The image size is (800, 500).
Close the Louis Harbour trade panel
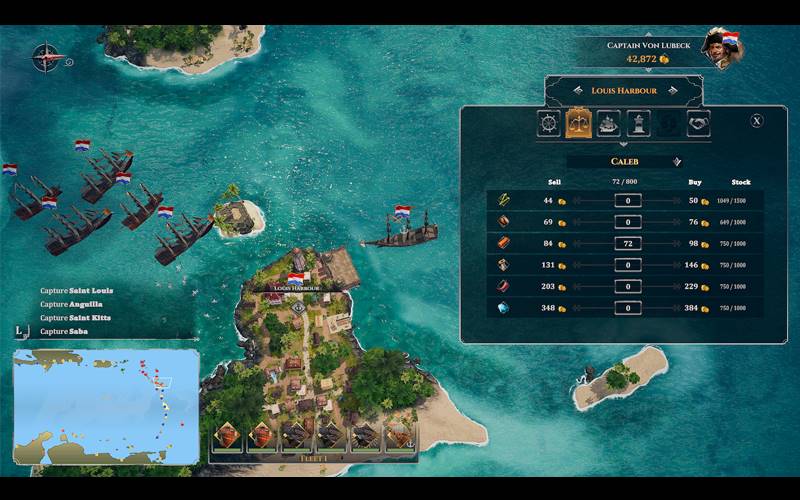[x=756, y=121]
